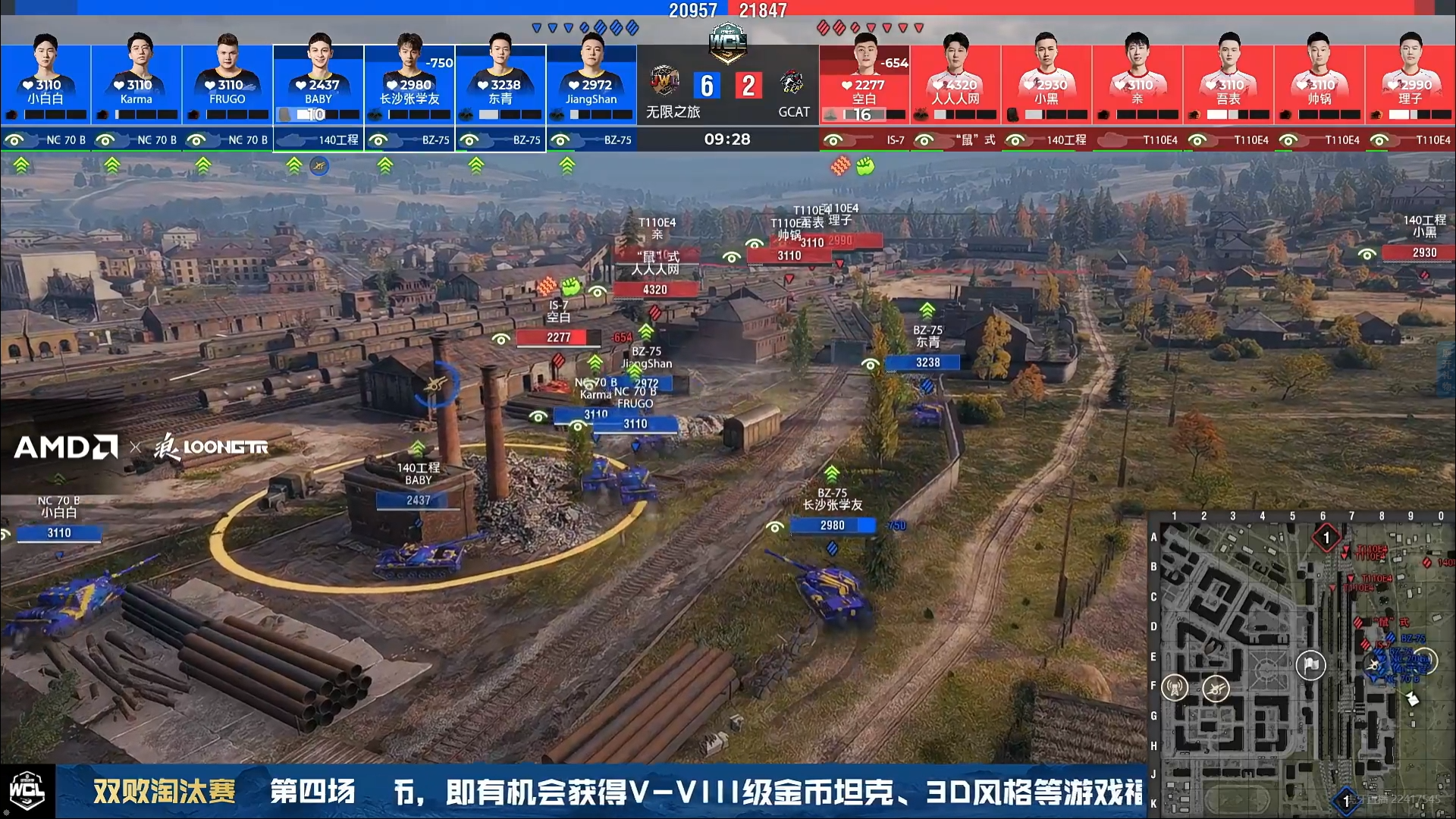The height and width of the screenshot is (819, 1456).
Task: Click the WCL logo in the bottom banner
Action: tap(27, 791)
